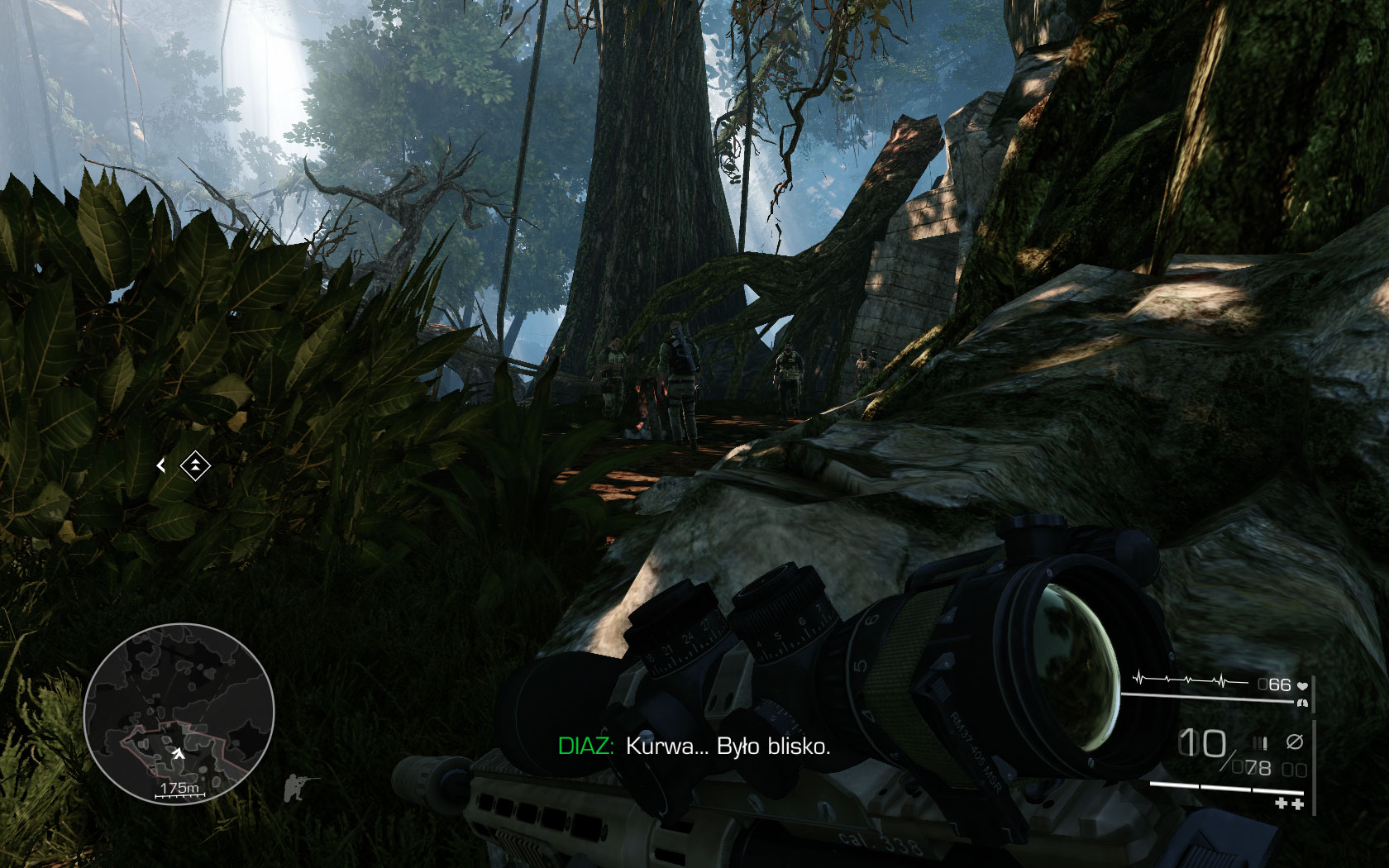1389x868 pixels.
Task: Click the bullet magazine icon near ammo count
Action: 1259,742
